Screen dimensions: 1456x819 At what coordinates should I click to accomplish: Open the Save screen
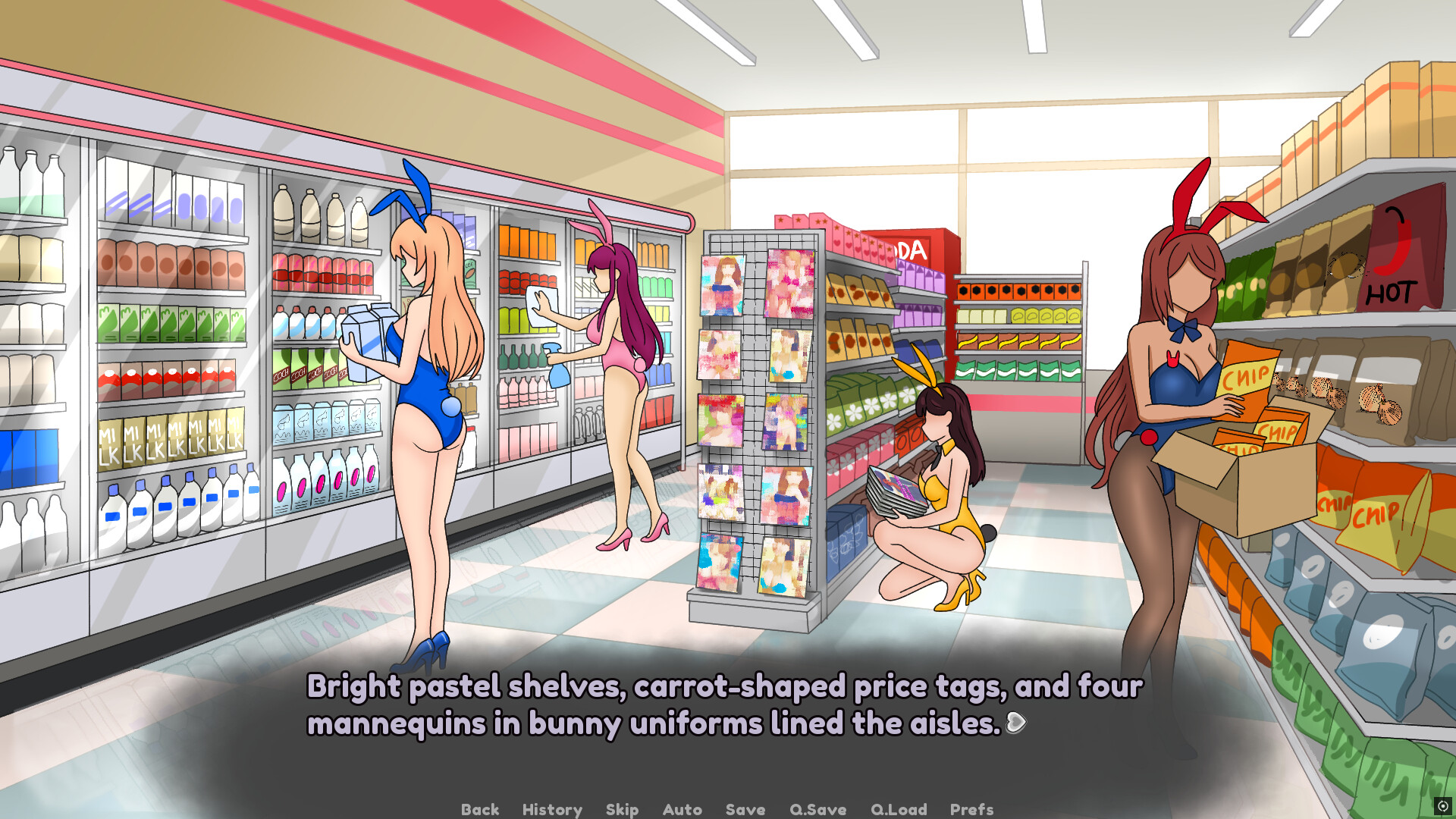745,809
